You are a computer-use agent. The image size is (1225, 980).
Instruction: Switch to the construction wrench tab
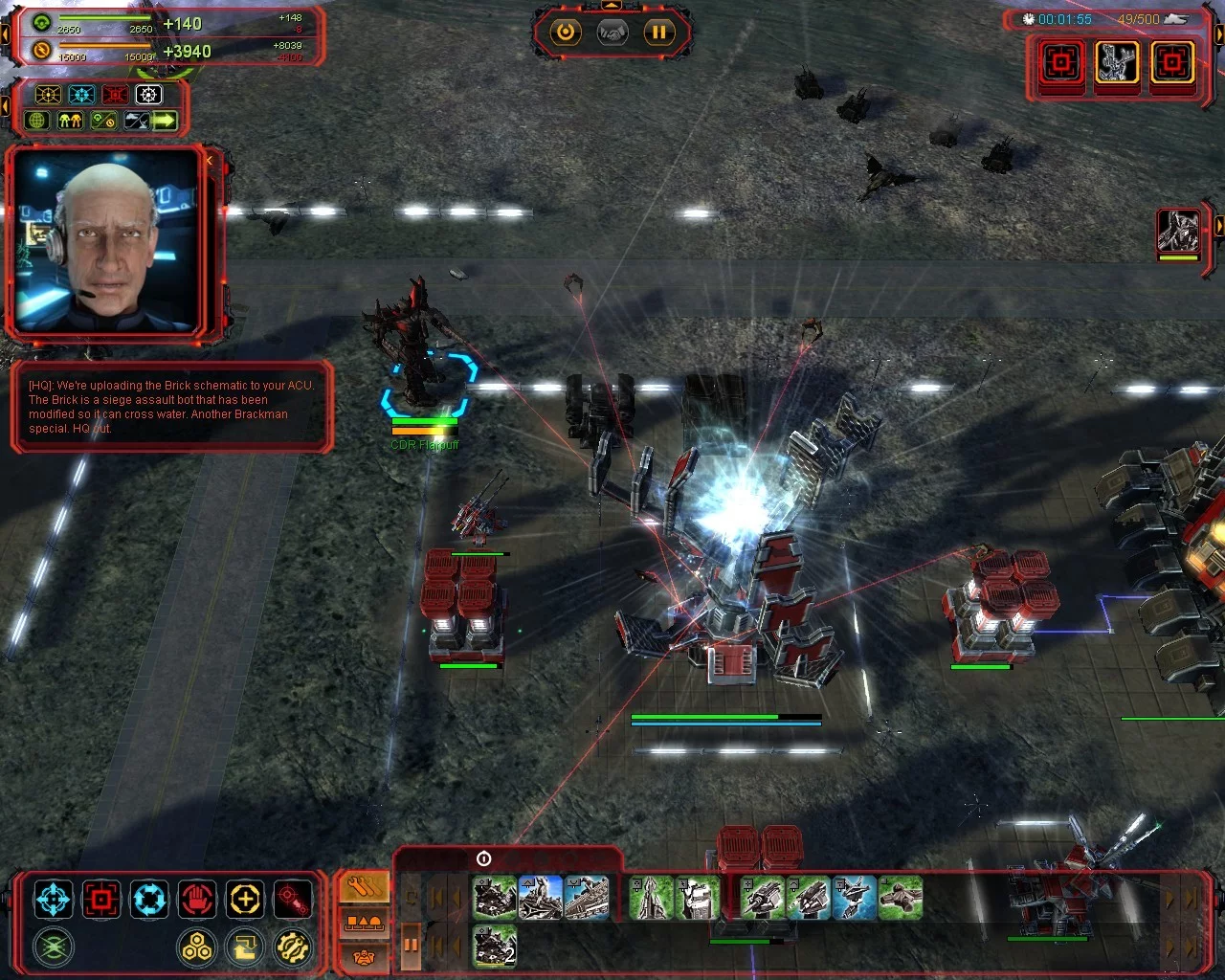[x=364, y=887]
